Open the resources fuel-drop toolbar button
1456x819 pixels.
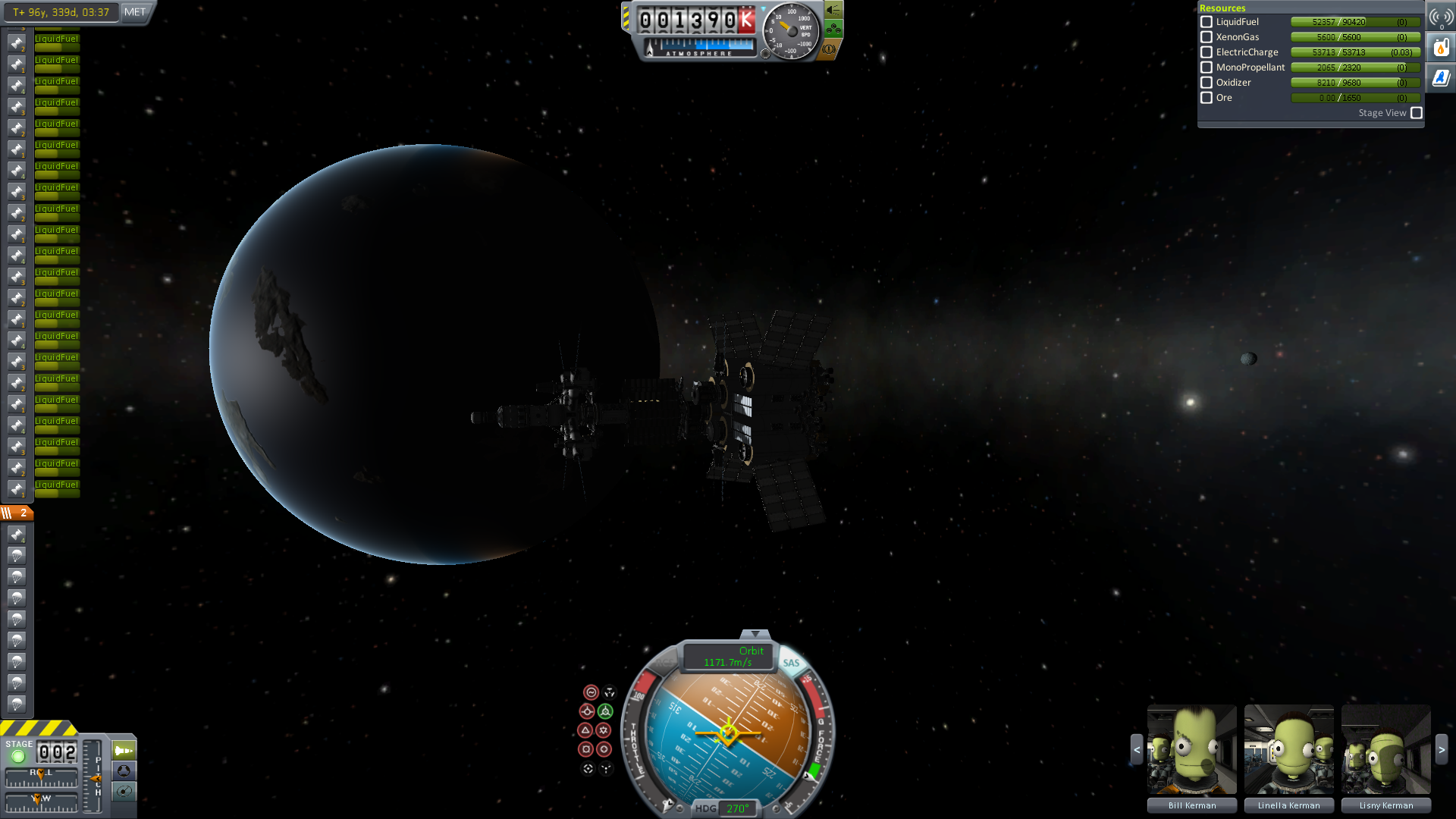(1441, 48)
